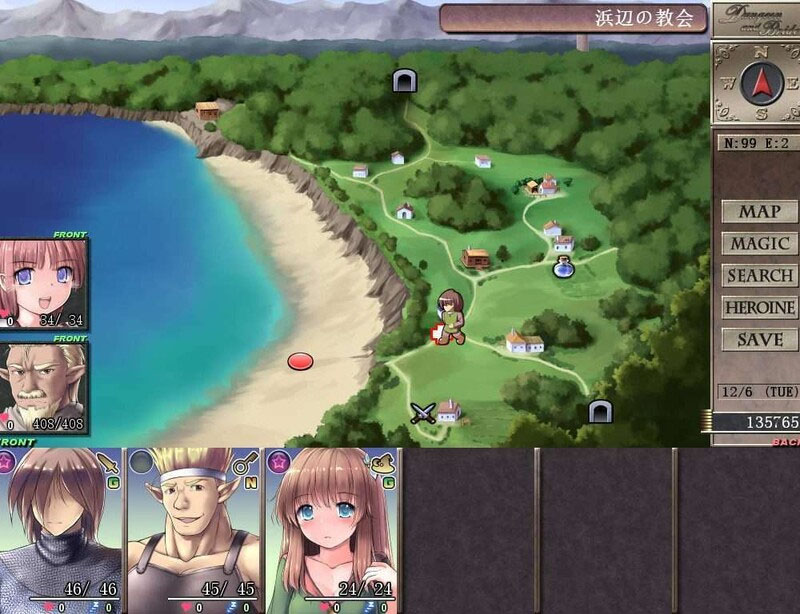The image size is (800, 614).
Task: Open the MAGIC menu
Action: tap(759, 244)
